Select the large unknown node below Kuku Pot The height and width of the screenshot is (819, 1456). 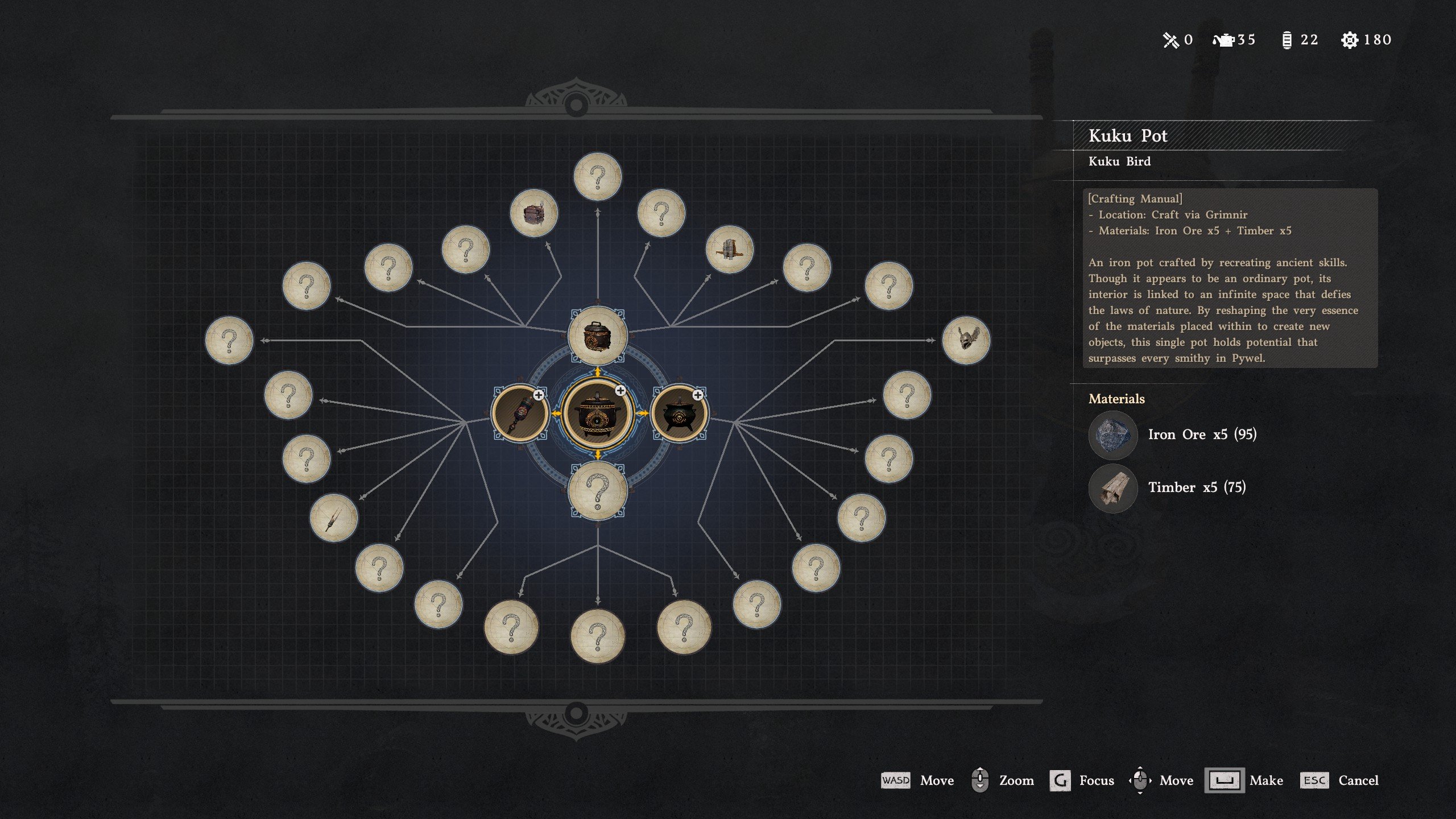pos(597,490)
